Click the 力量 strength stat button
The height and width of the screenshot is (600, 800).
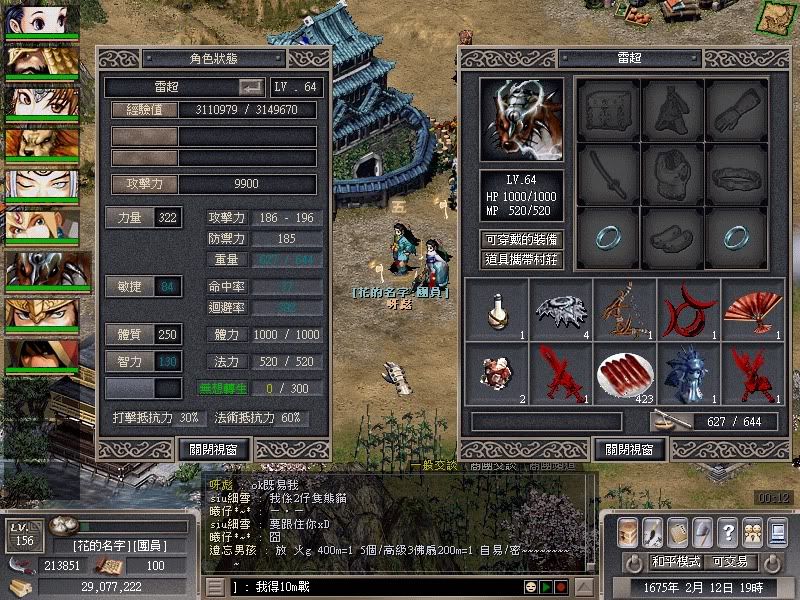[x=129, y=217]
